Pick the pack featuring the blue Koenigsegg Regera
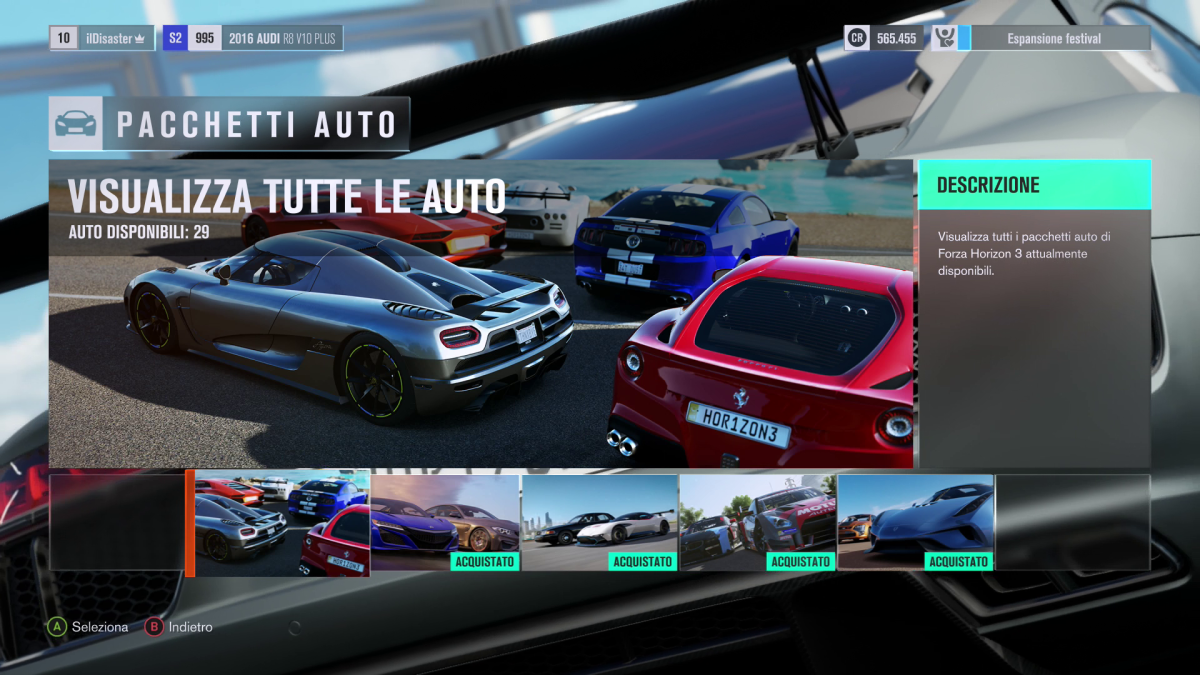The height and width of the screenshot is (675, 1200). click(915, 522)
